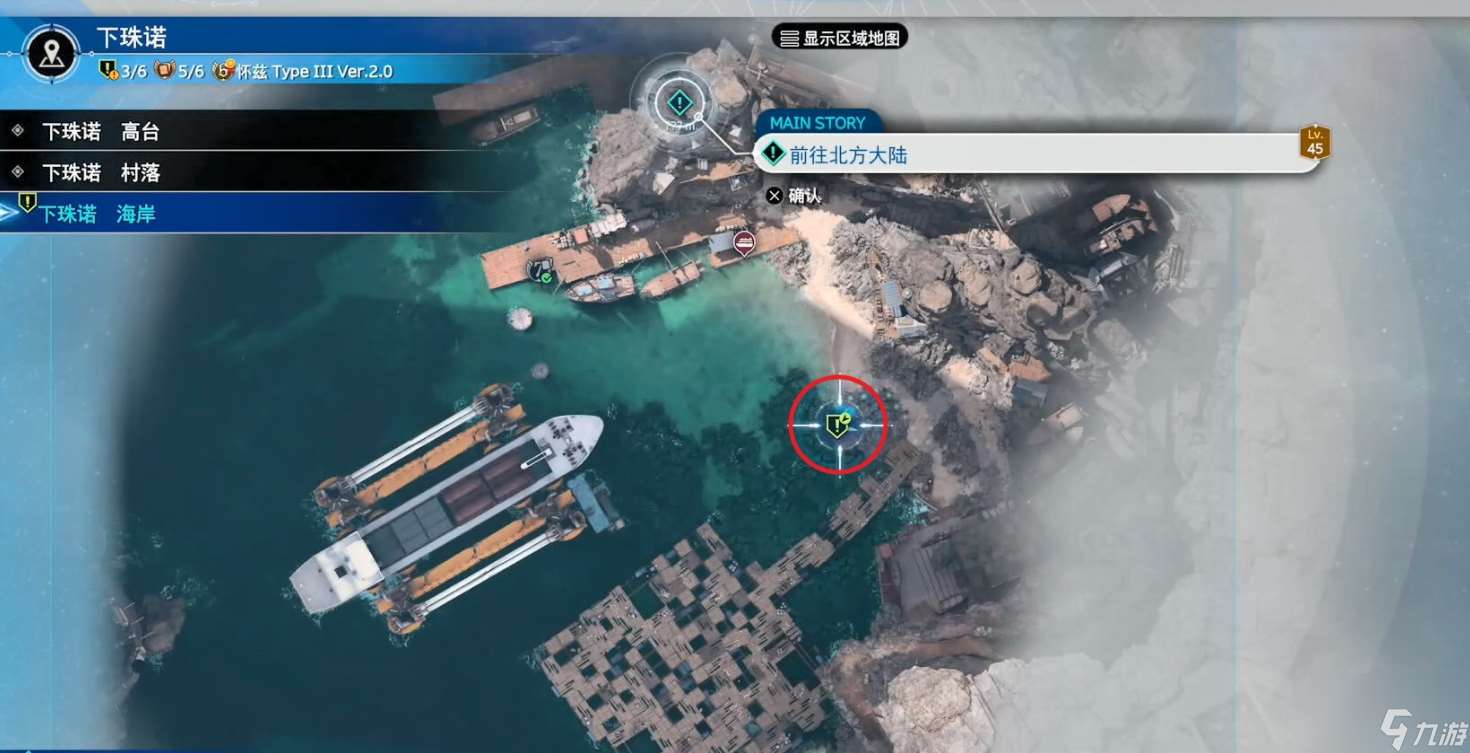Show the regional map via 显示区域地图
1470x753 pixels.
click(840, 38)
